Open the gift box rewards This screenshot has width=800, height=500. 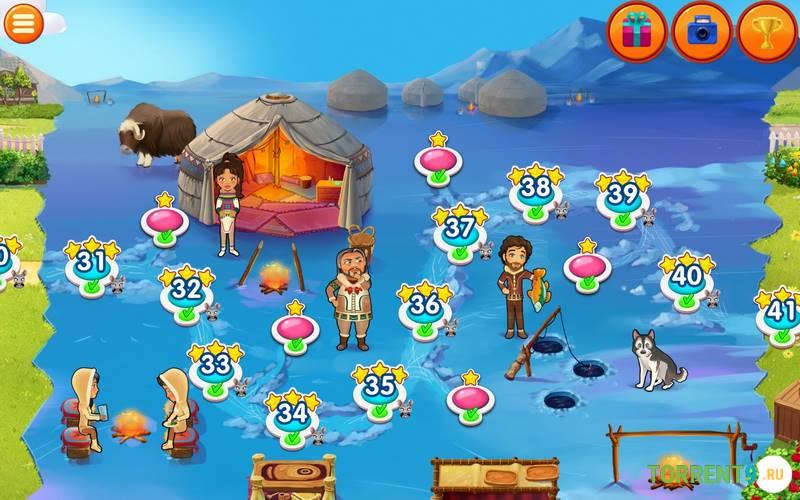(637, 30)
